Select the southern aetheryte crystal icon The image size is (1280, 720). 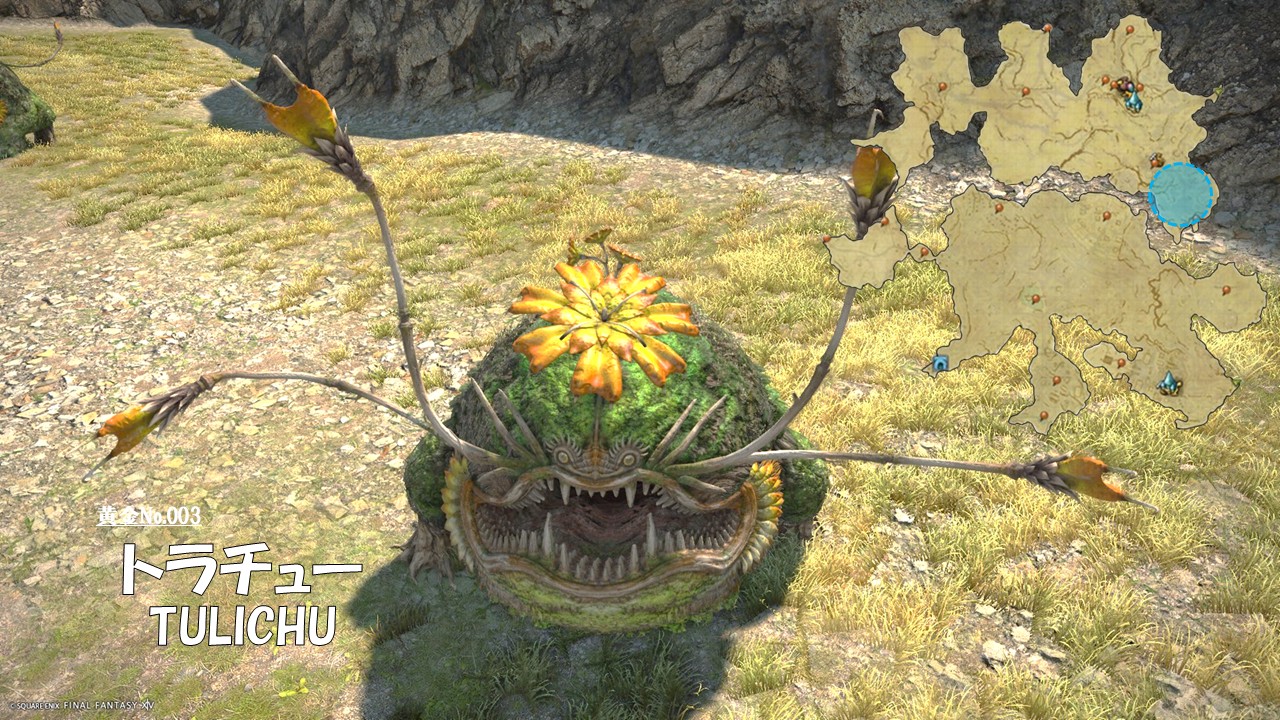(1168, 382)
